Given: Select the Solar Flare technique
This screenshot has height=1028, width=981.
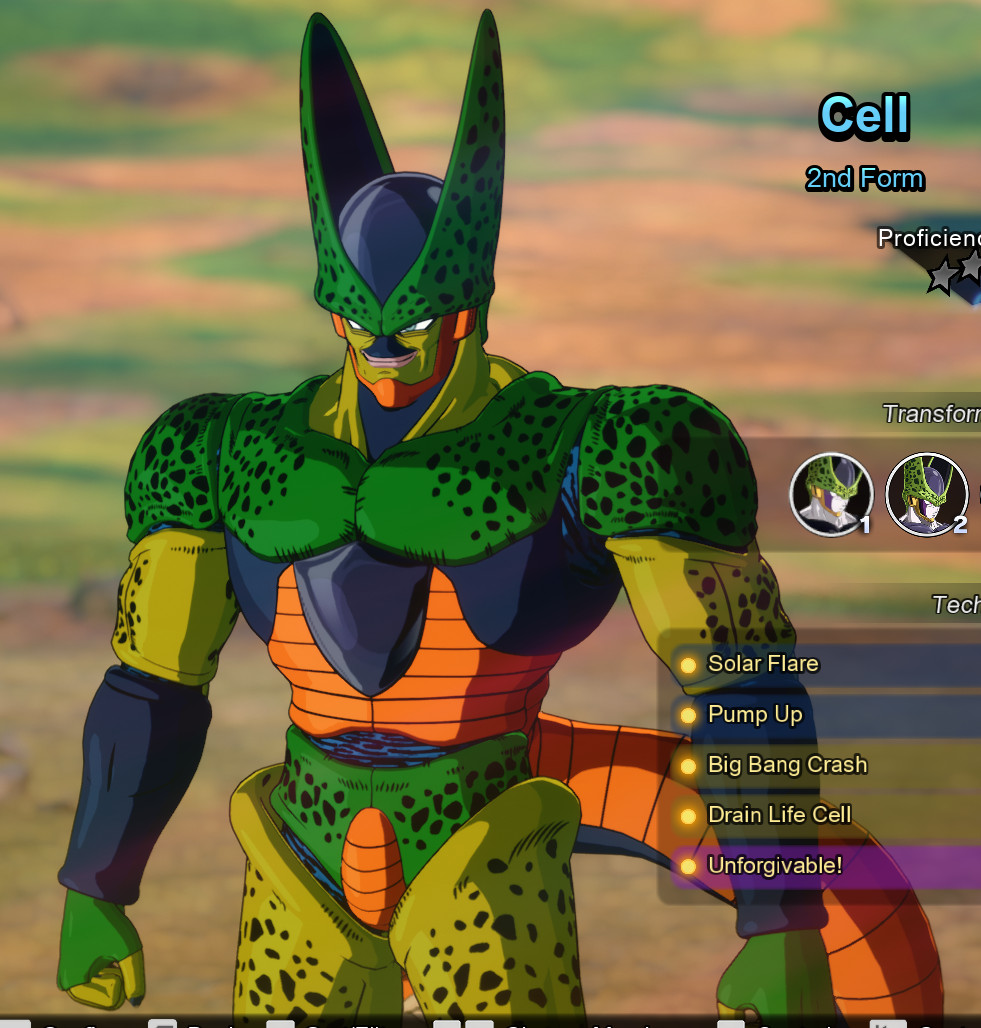Looking at the screenshot, I should [x=764, y=664].
